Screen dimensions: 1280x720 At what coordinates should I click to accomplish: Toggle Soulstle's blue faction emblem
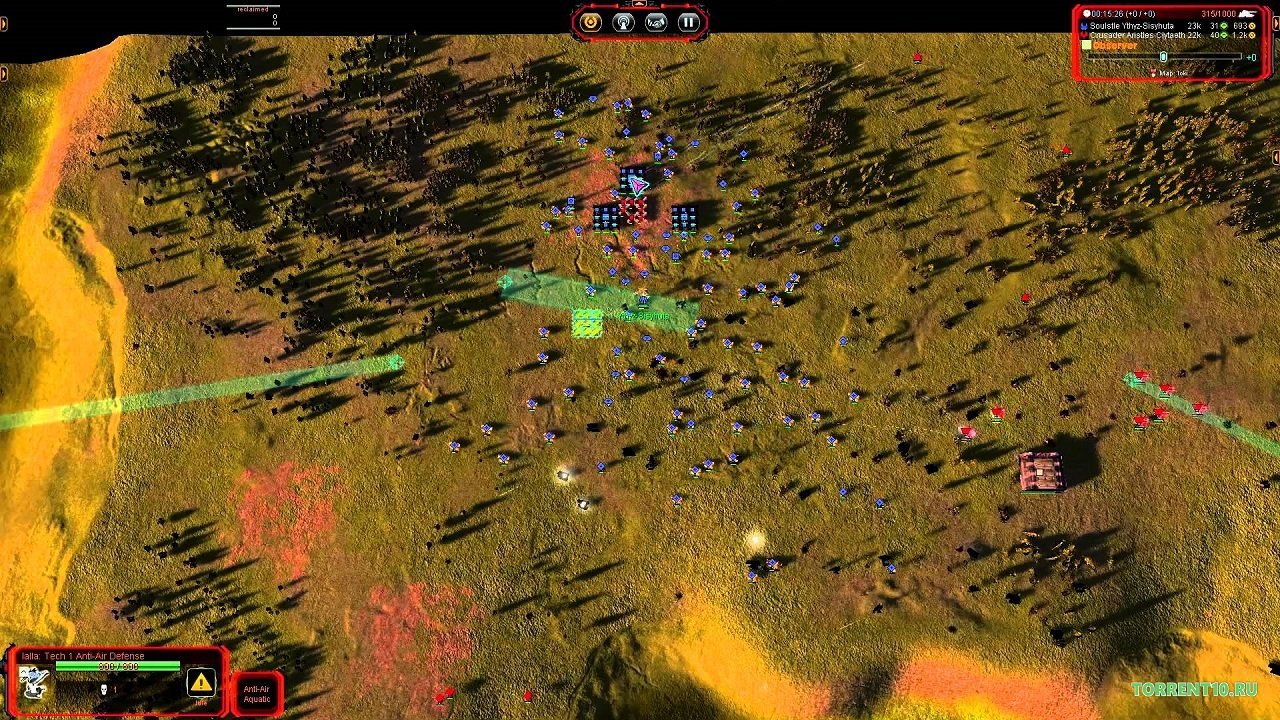coord(1083,25)
